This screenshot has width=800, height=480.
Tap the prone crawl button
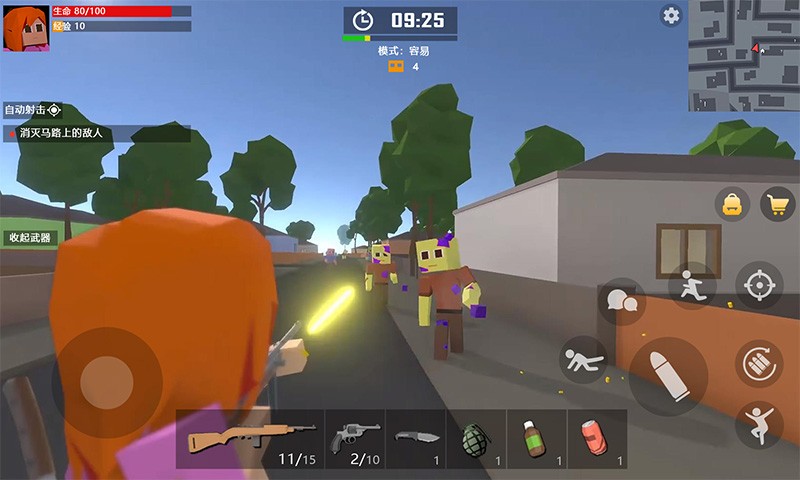coord(583,360)
